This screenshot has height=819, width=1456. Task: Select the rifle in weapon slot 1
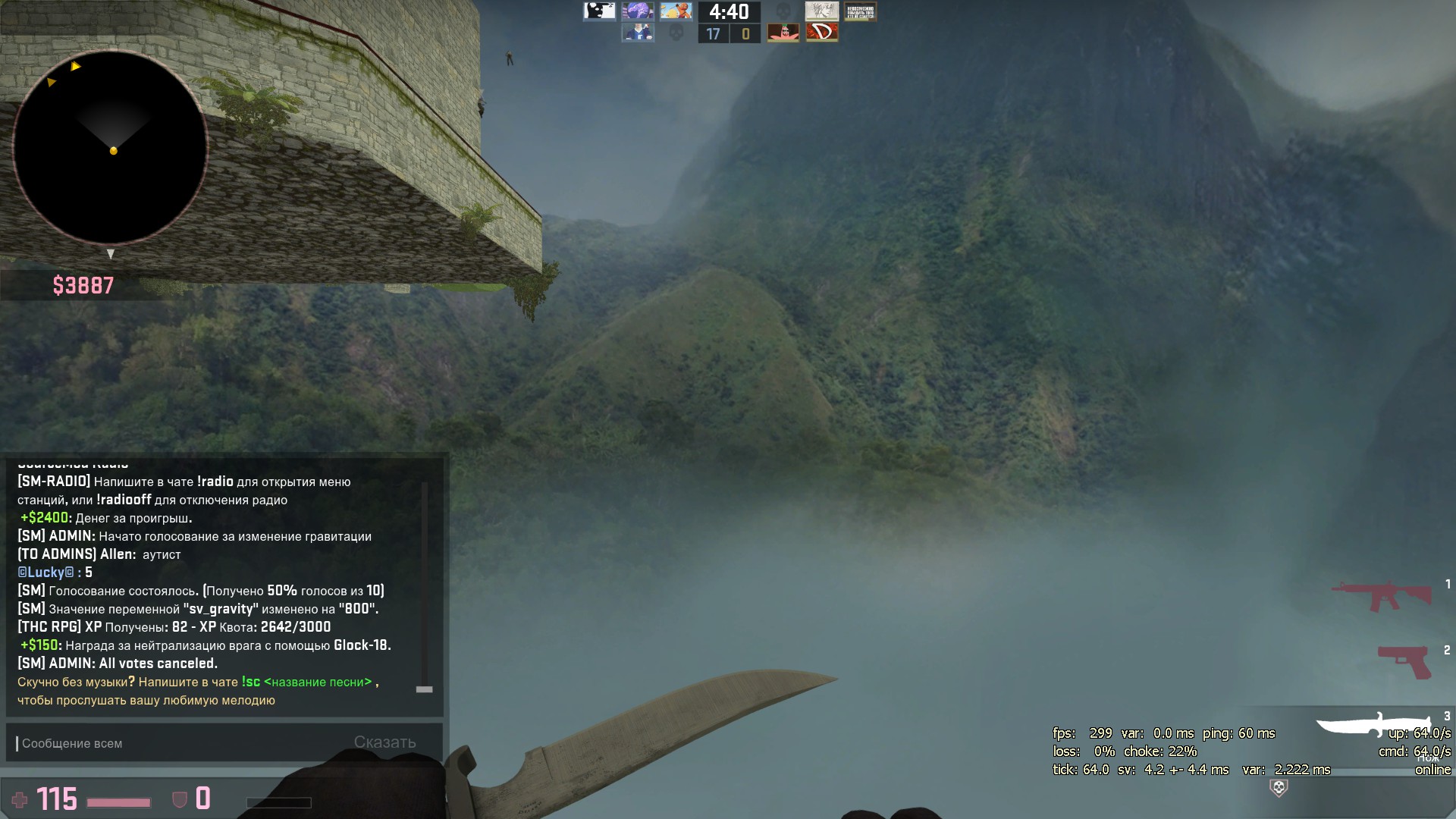pyautogui.click(x=1382, y=595)
